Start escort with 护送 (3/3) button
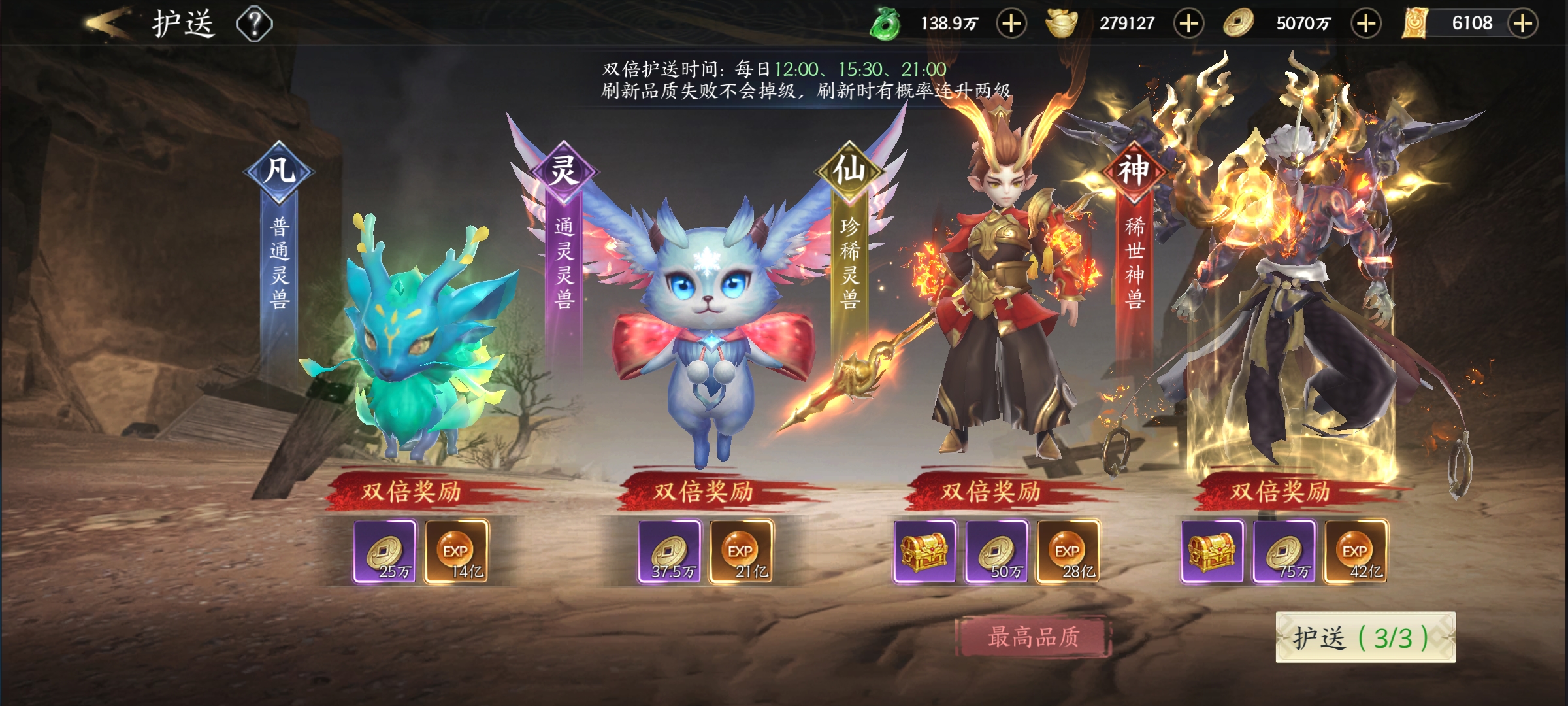1568x706 pixels. pyautogui.click(x=1365, y=637)
